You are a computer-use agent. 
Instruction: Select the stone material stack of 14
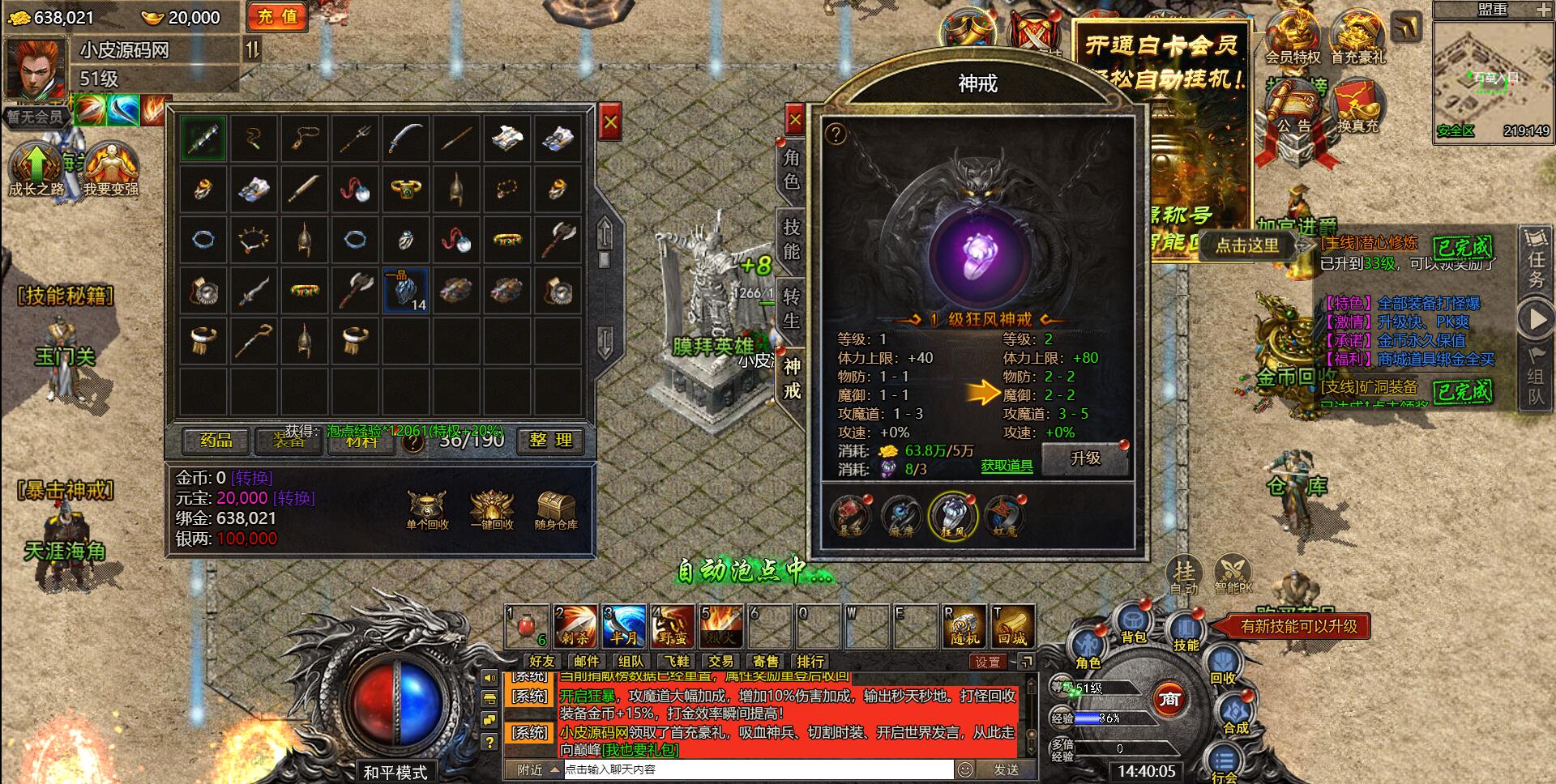coord(405,291)
